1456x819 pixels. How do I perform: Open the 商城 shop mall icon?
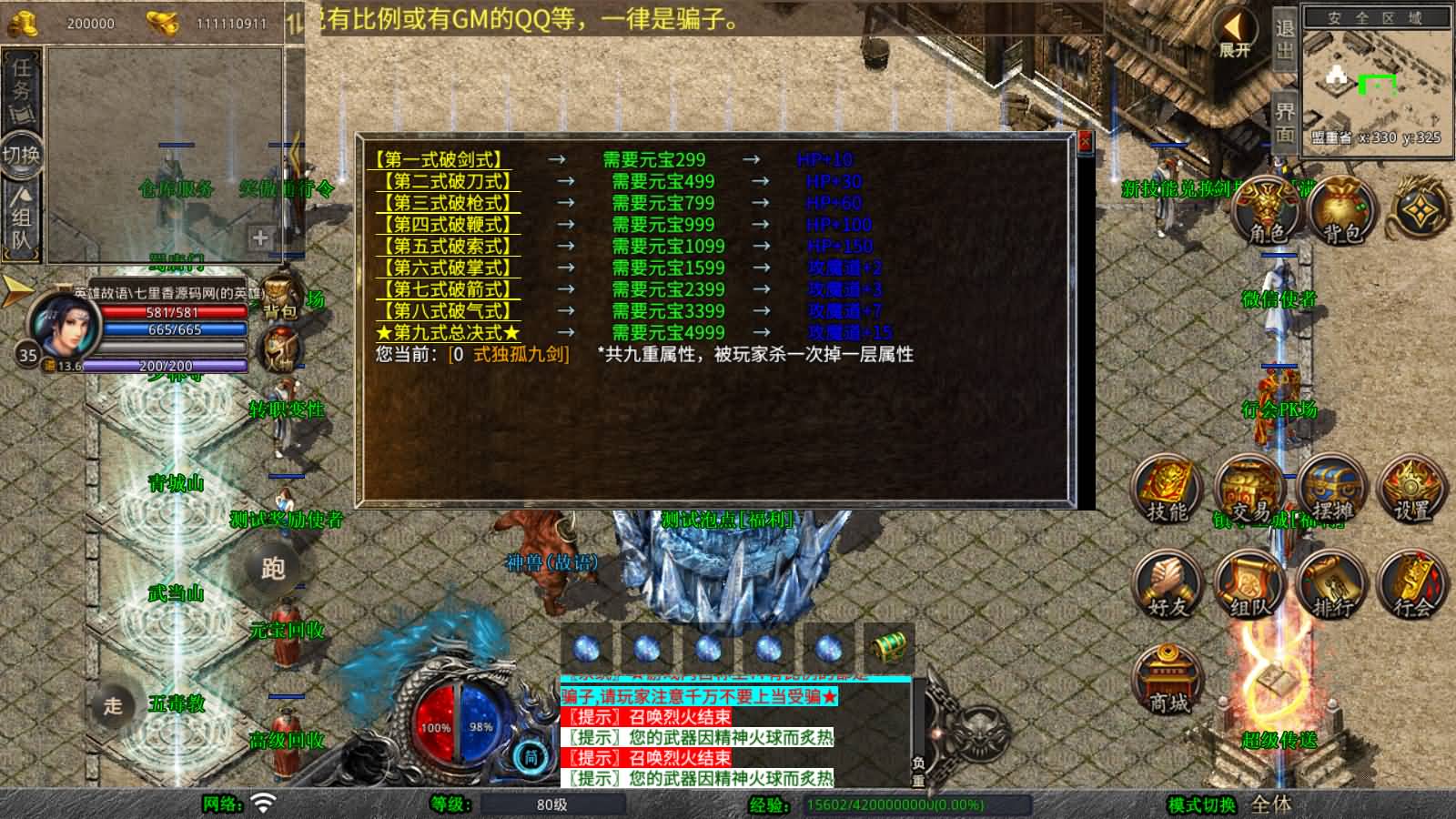pyautogui.click(x=1168, y=678)
